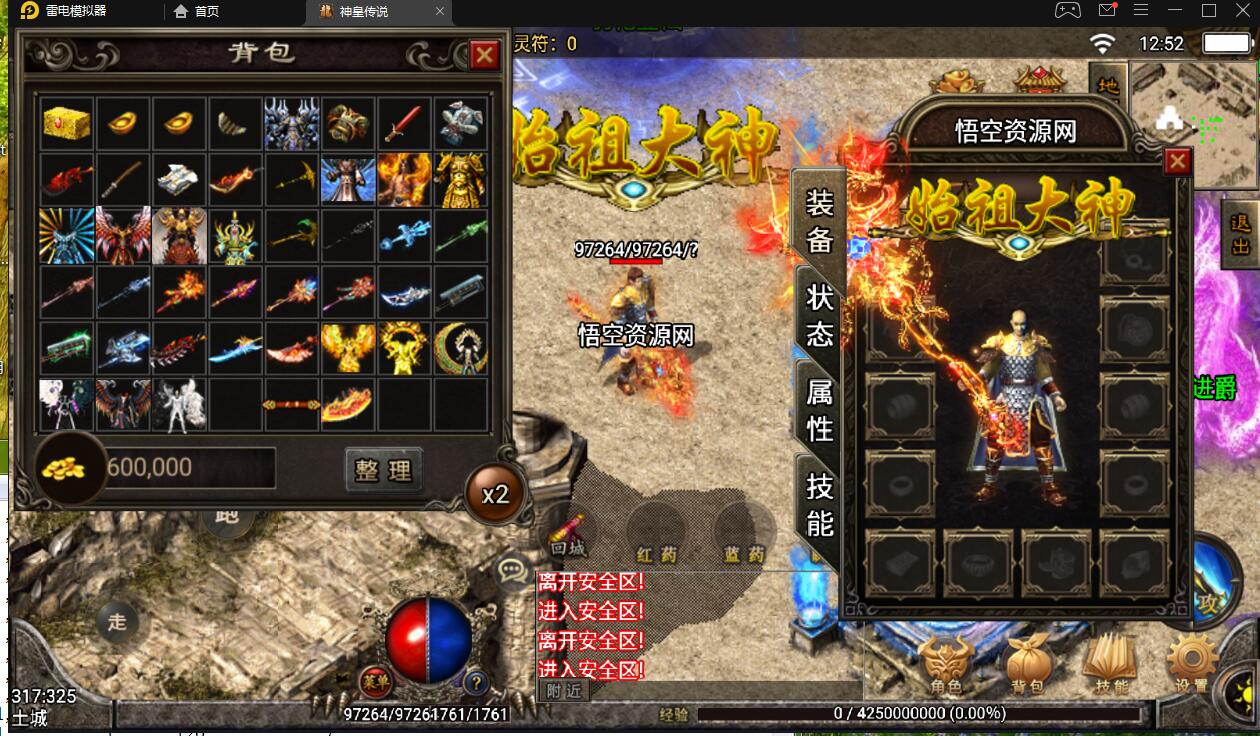
Task: Switch to the 附近 nearby chat tab
Action: tap(564, 690)
